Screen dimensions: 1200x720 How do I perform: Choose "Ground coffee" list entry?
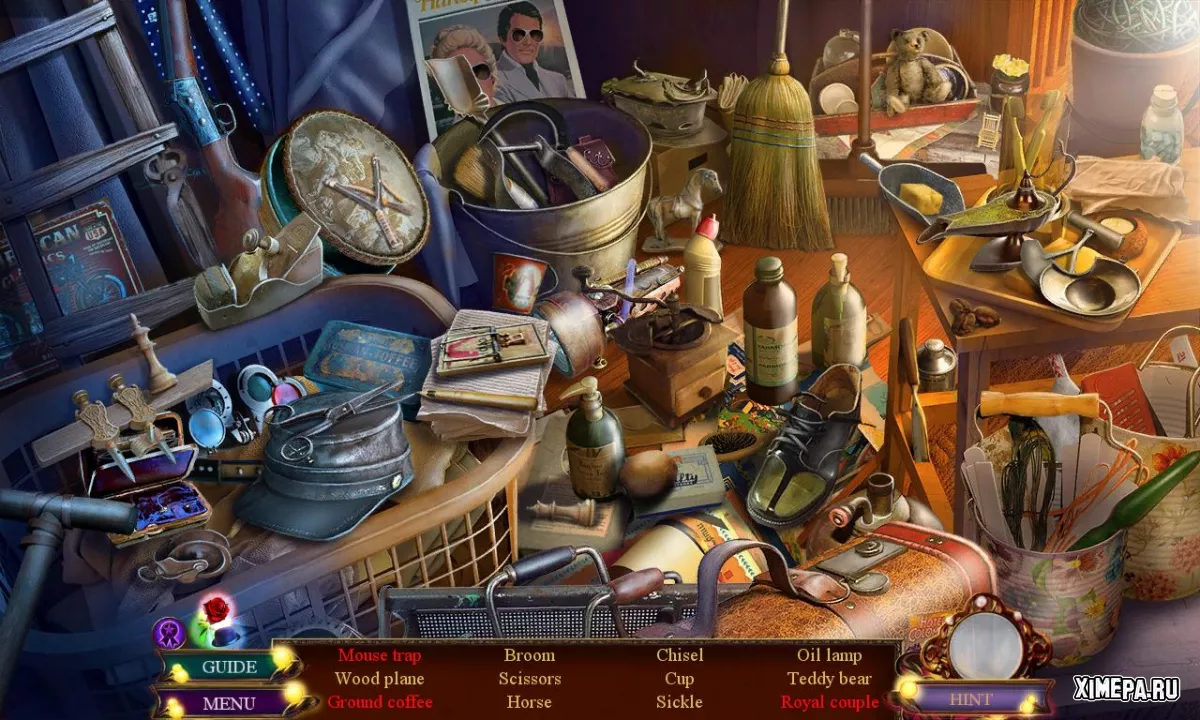[x=379, y=702]
